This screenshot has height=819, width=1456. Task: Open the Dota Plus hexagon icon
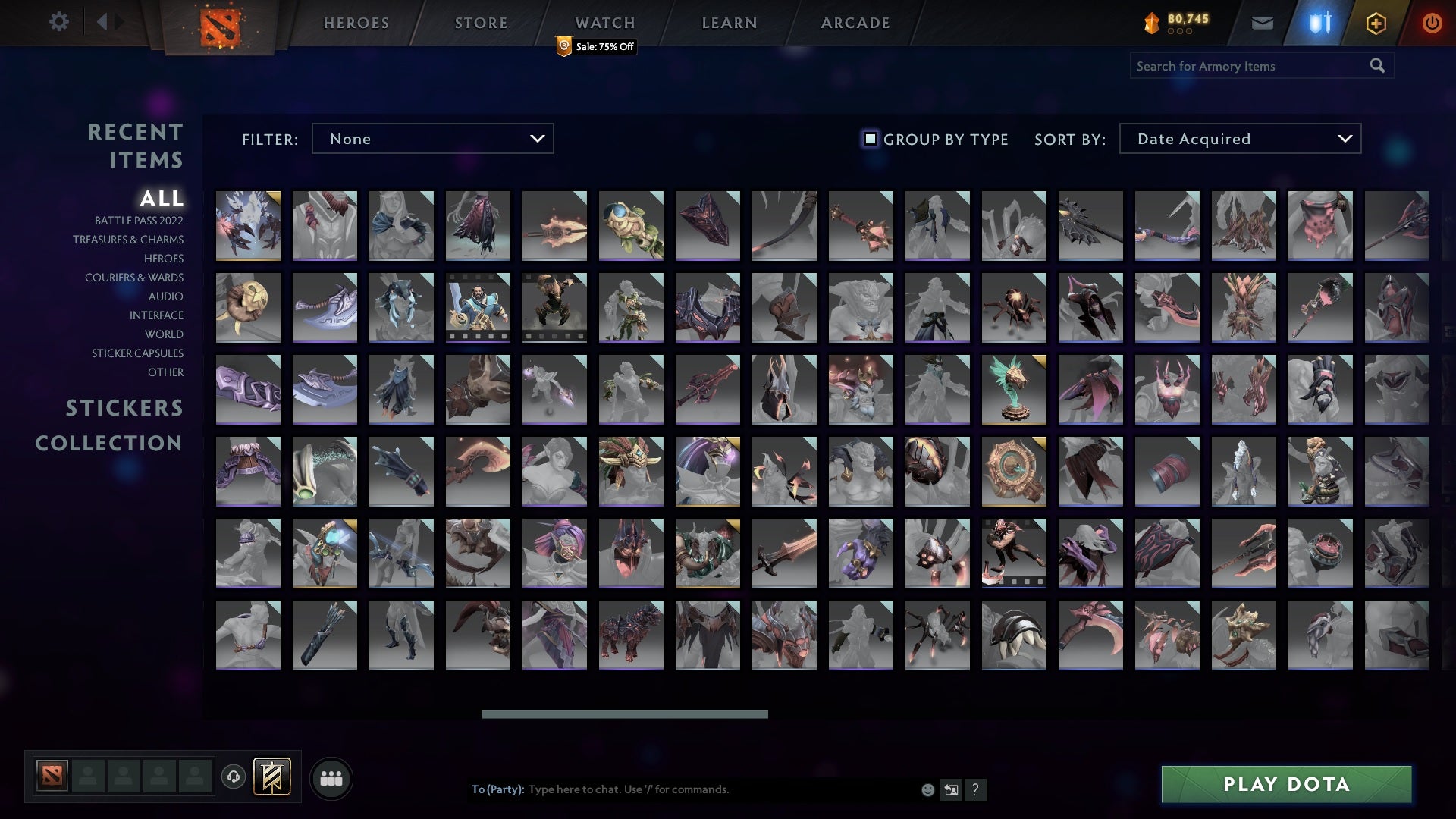(x=1375, y=23)
